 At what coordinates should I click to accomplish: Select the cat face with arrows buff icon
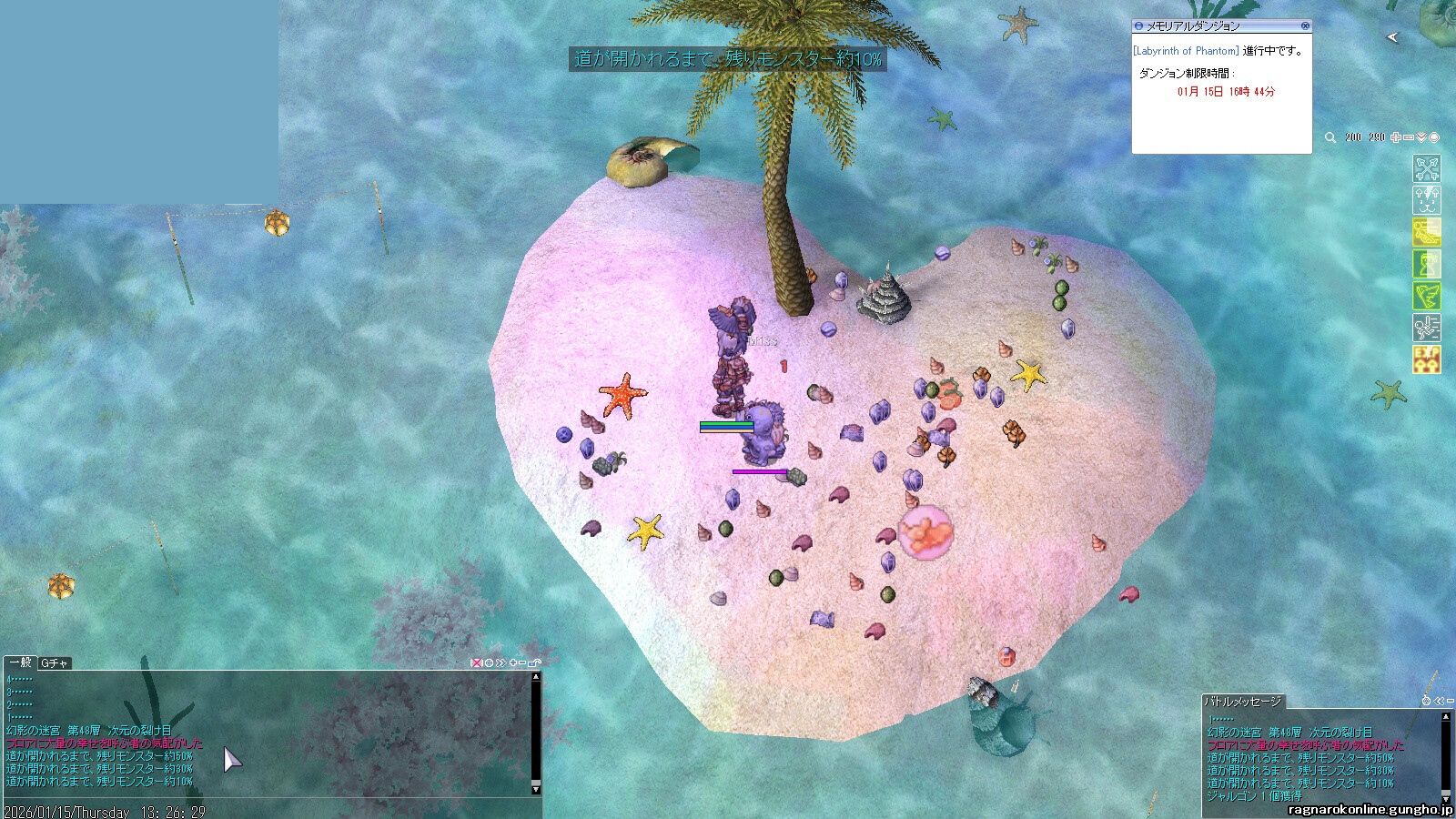(1426, 200)
